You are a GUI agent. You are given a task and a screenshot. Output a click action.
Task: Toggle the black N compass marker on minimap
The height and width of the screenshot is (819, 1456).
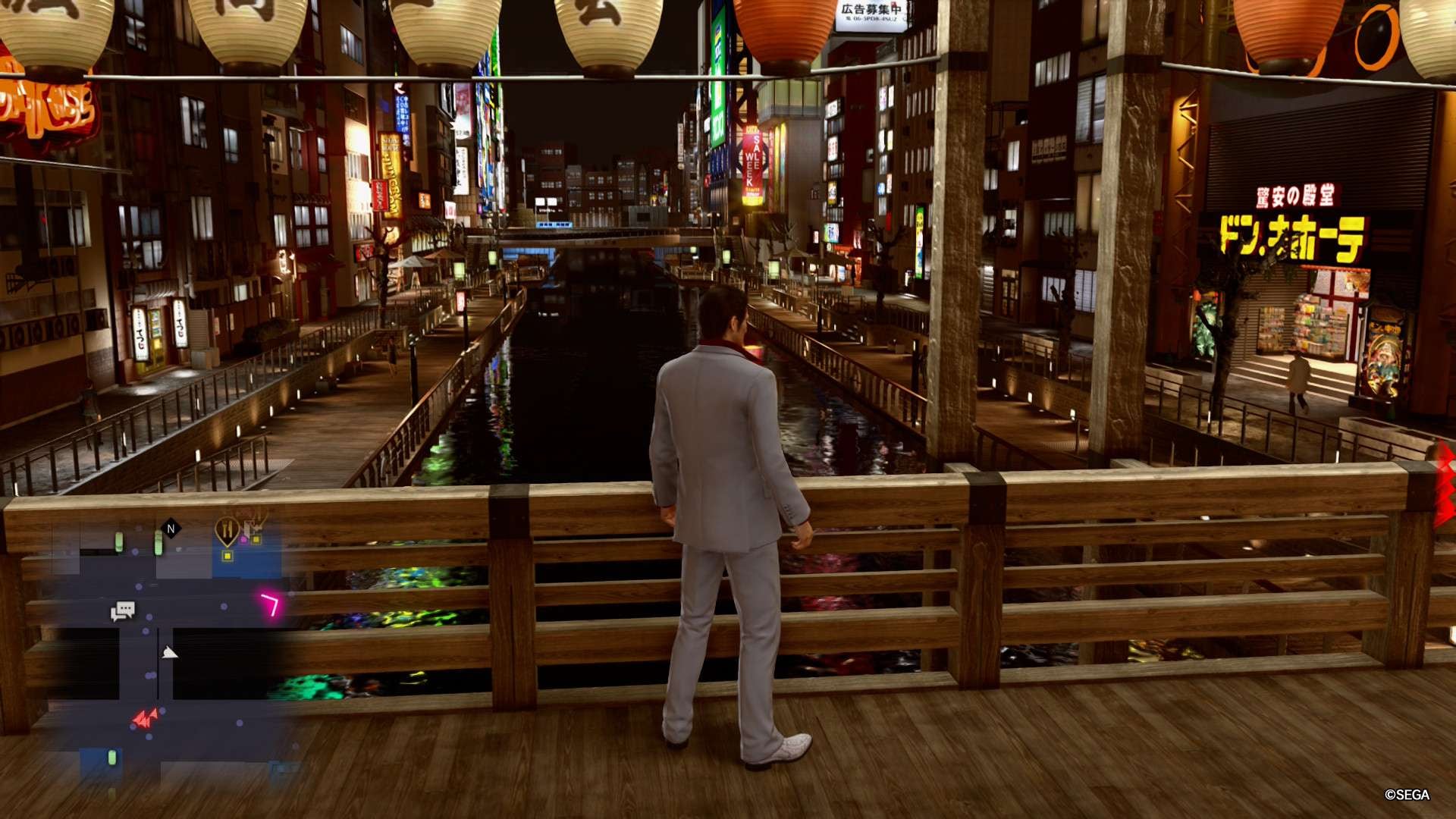pyautogui.click(x=169, y=527)
